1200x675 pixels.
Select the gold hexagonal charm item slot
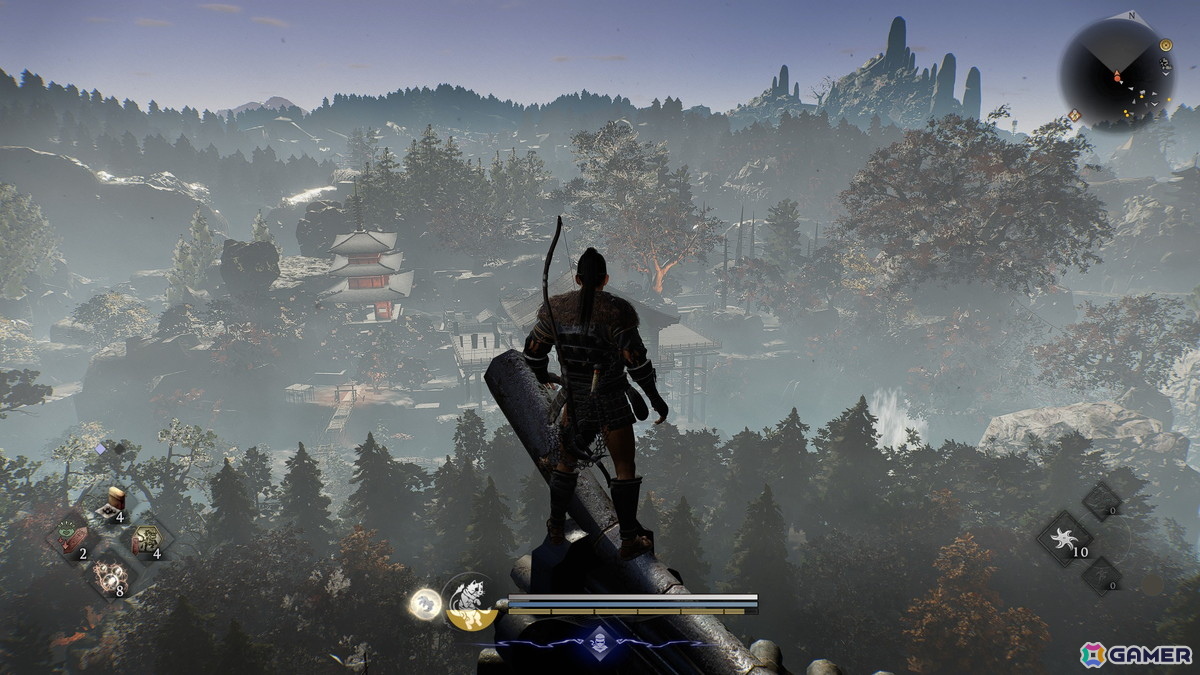point(149,539)
